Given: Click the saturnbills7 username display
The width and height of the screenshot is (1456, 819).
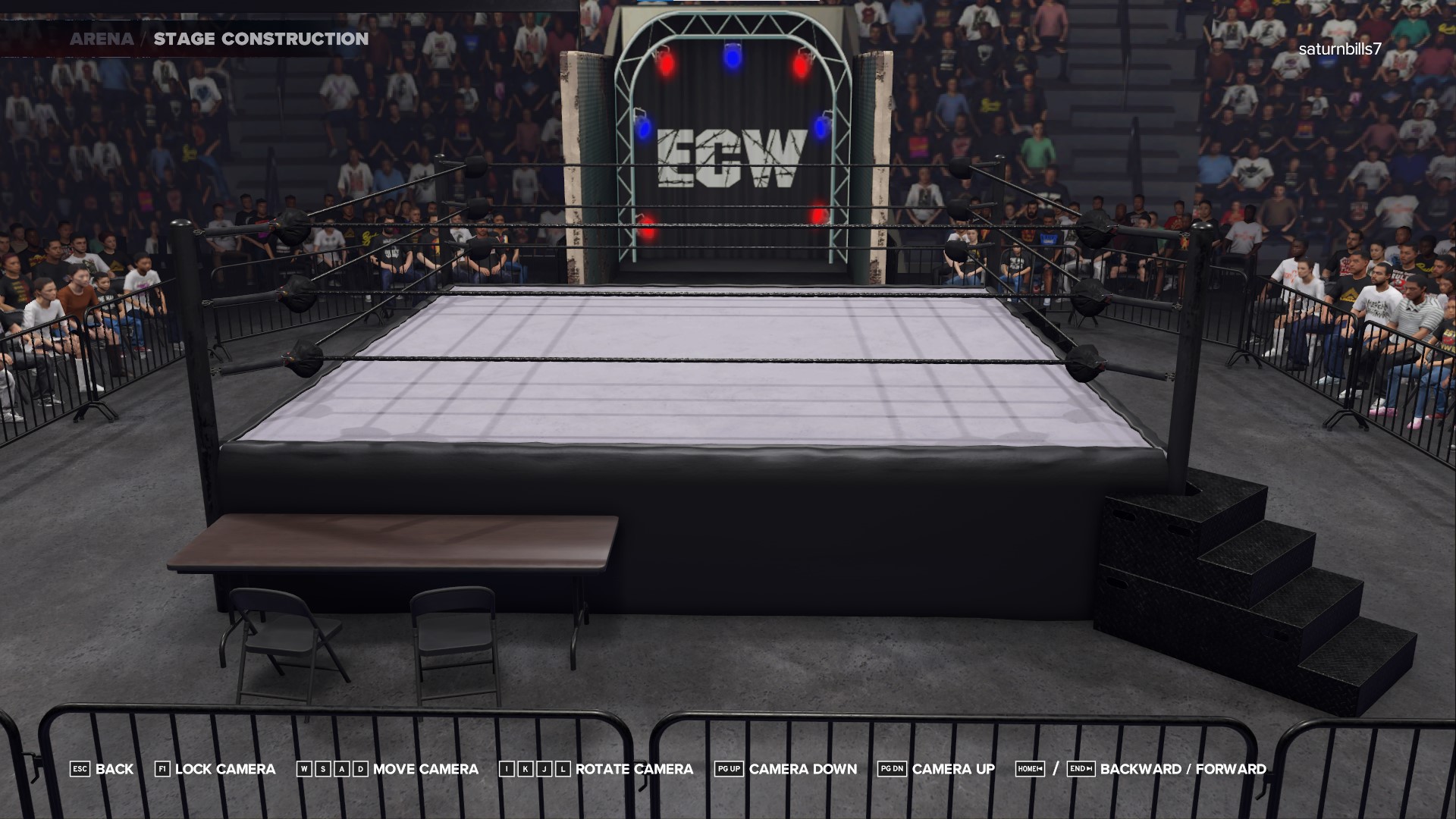Looking at the screenshot, I should point(1339,52).
